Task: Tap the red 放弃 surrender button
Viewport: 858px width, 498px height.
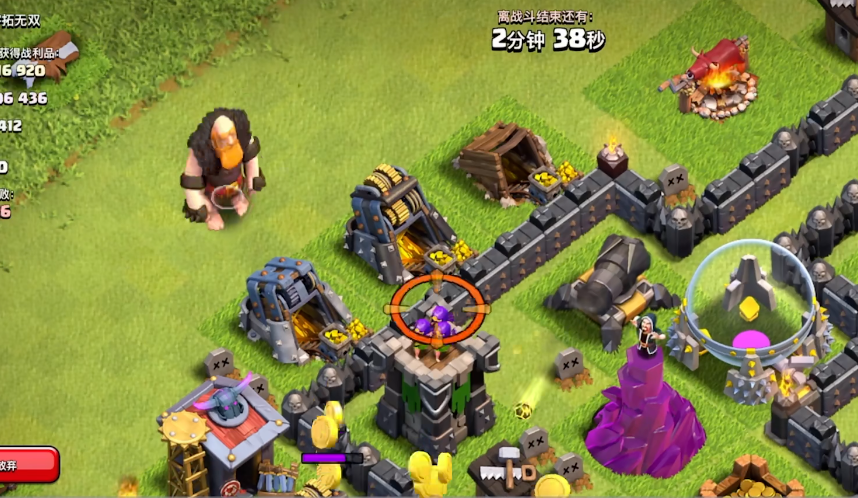Action: [x=26, y=465]
